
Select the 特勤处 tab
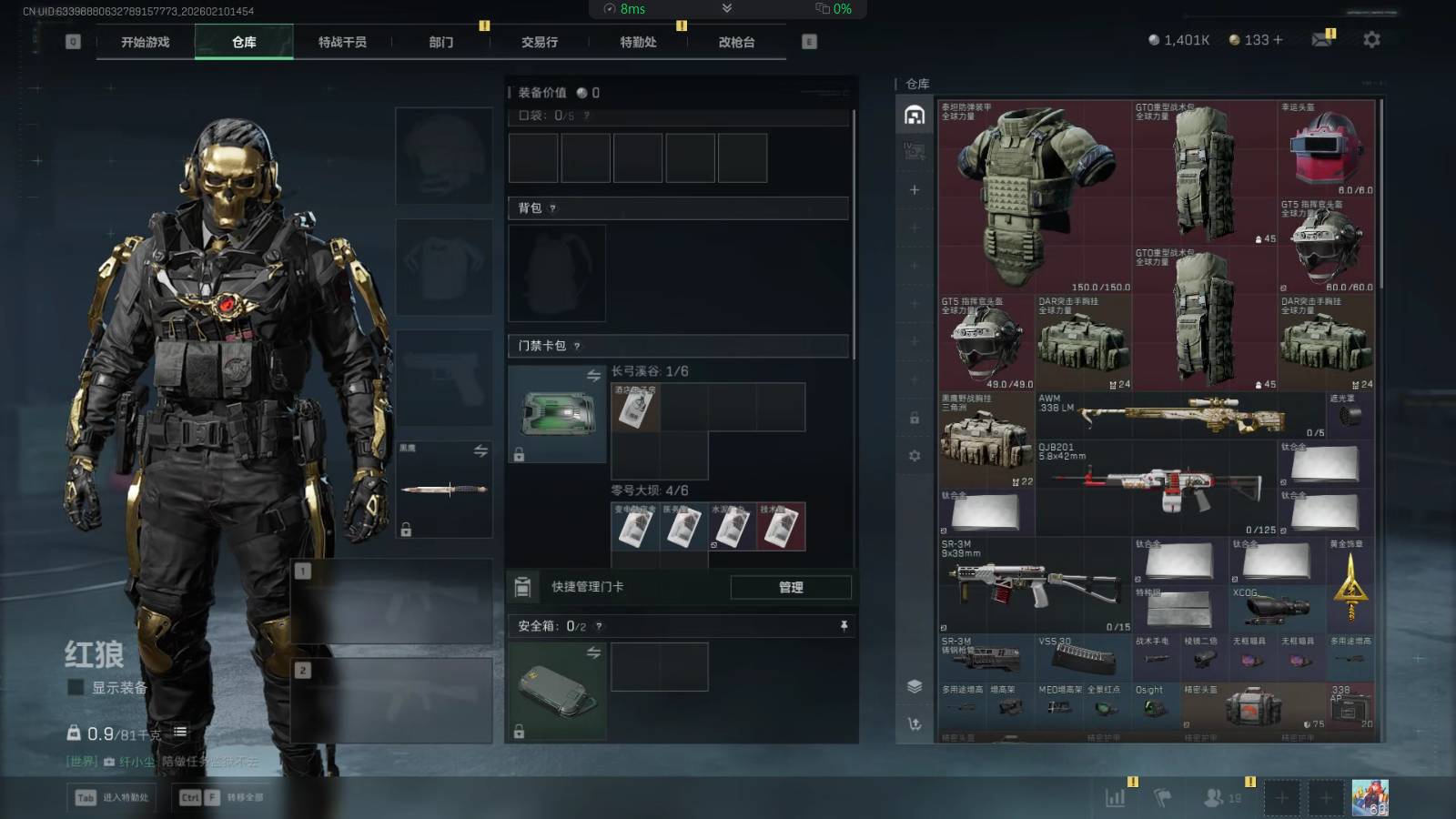click(638, 43)
